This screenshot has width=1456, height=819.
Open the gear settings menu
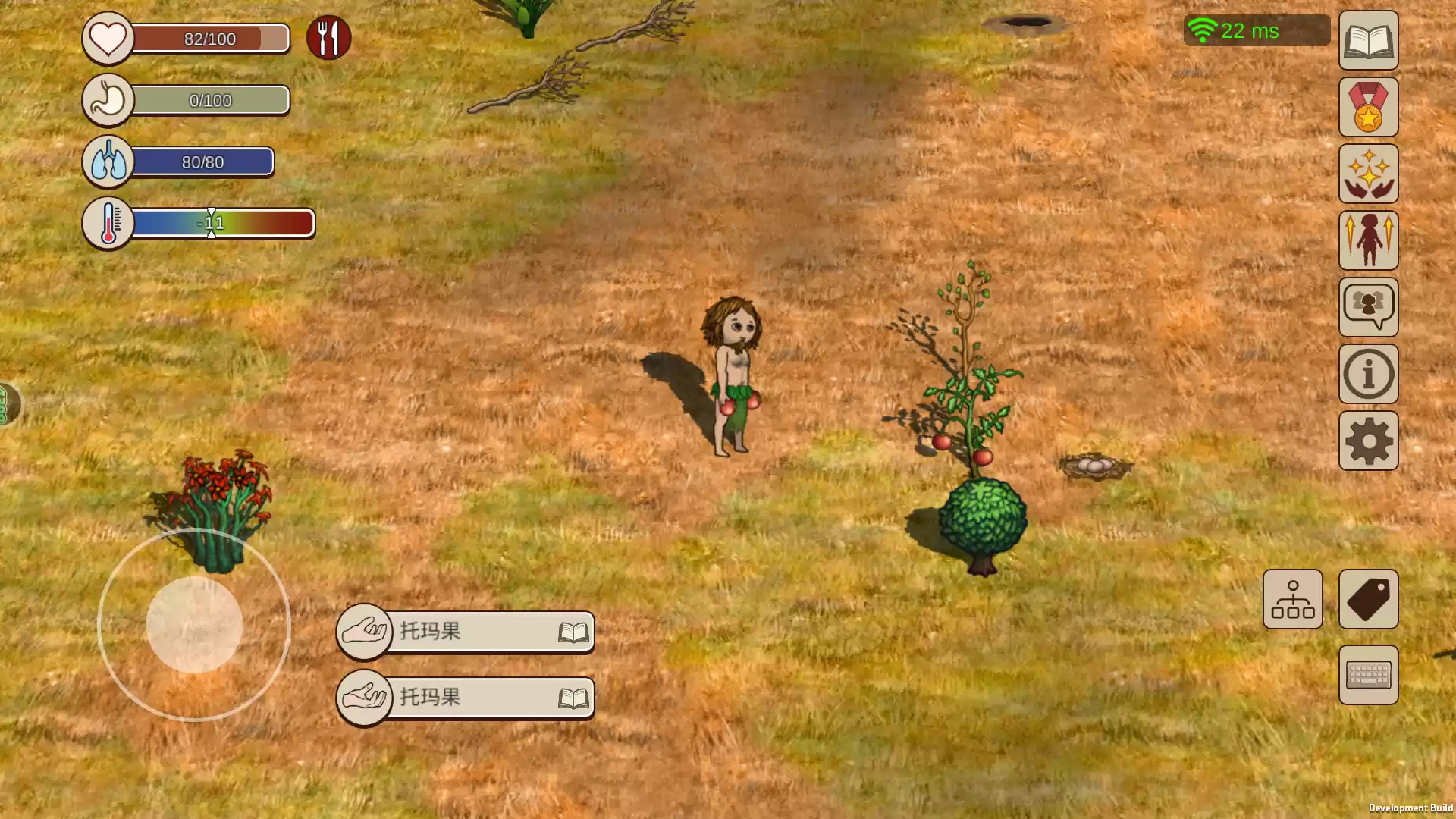click(x=1368, y=441)
